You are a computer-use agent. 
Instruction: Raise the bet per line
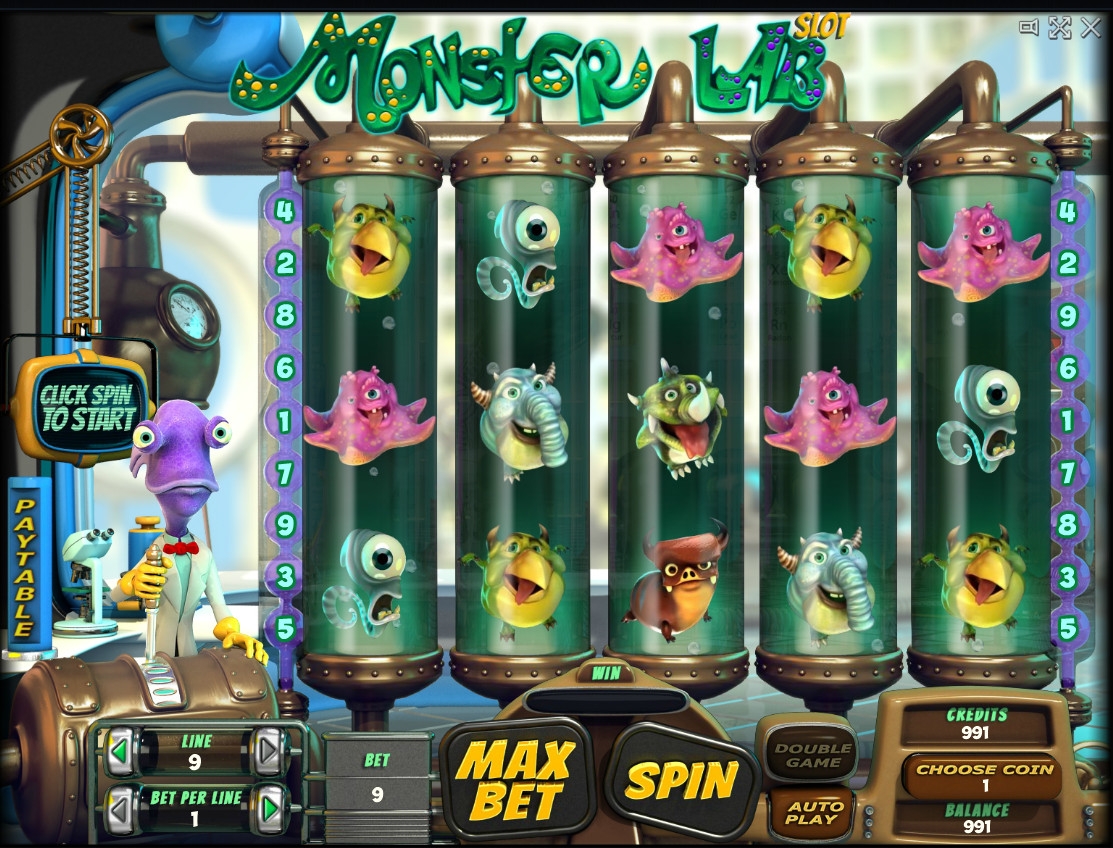tap(268, 808)
